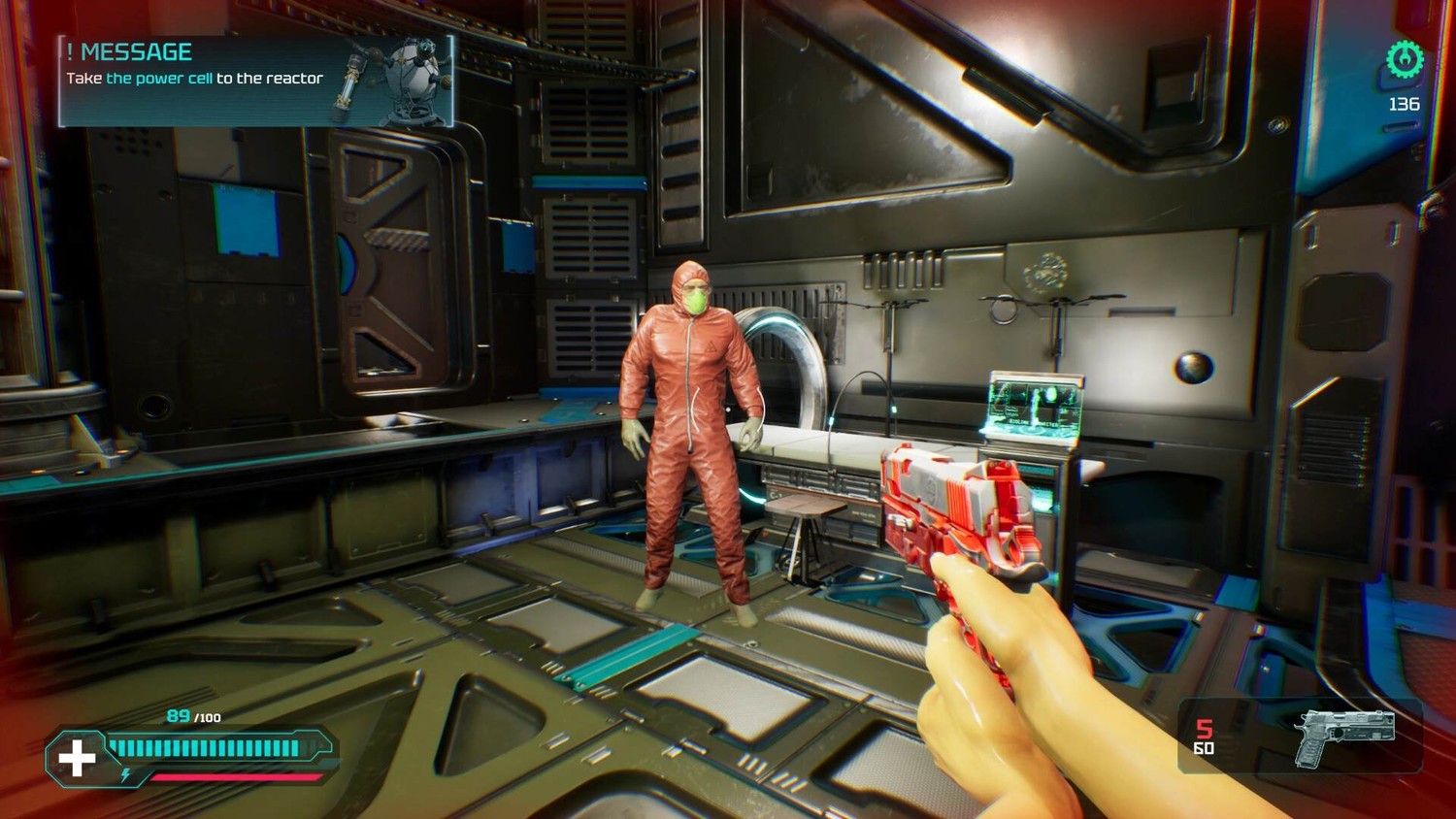Click the green gear currency icon
Viewport: 1456px width, 819px height.
[x=1404, y=60]
